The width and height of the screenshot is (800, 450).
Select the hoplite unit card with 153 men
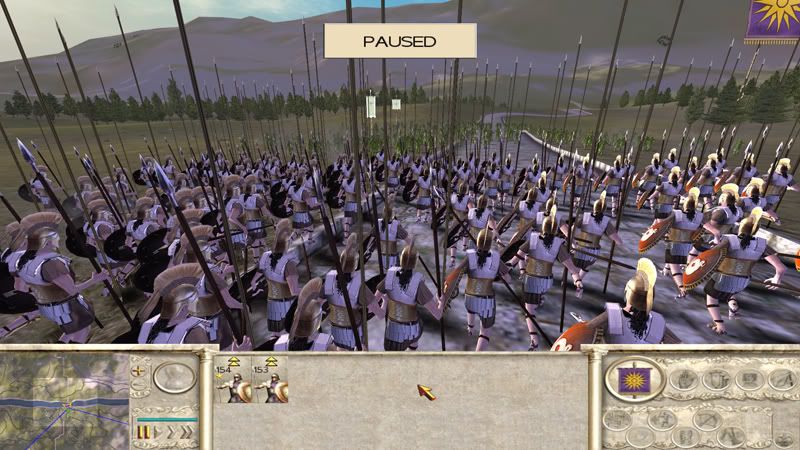270,381
